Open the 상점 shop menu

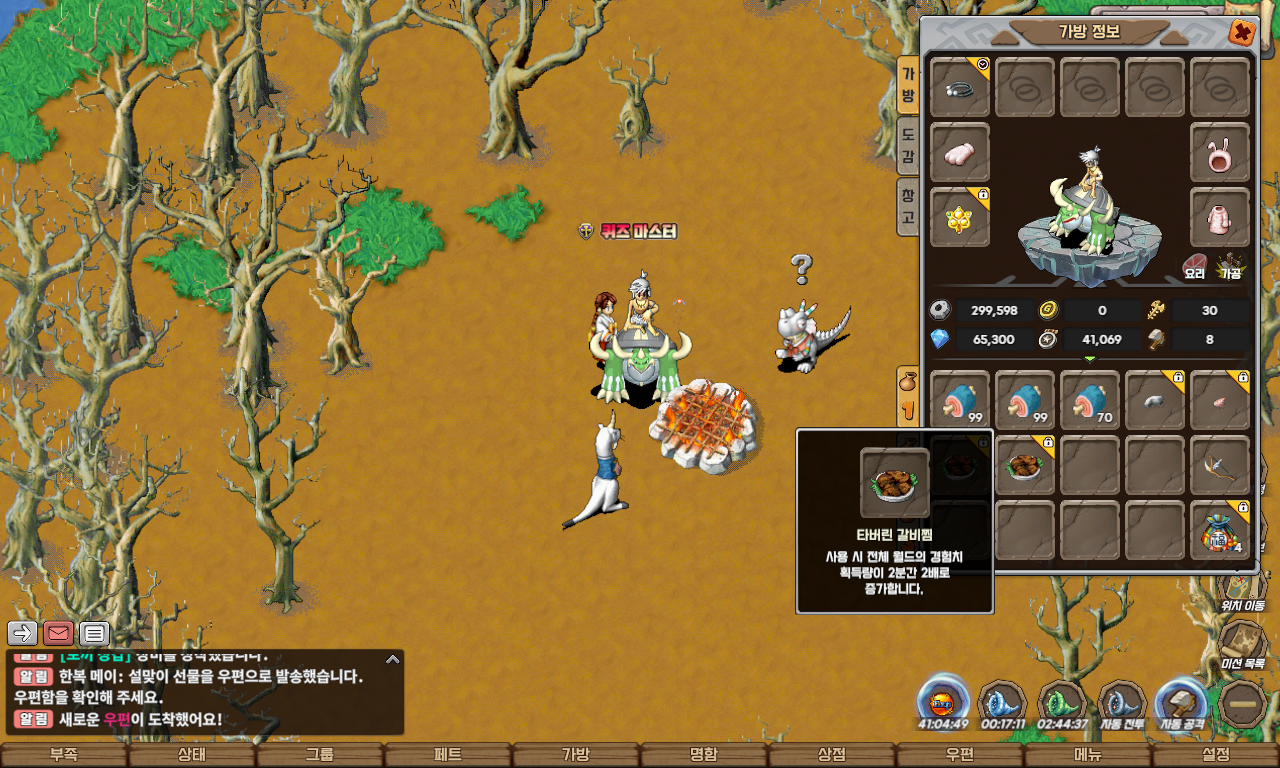pos(831,755)
